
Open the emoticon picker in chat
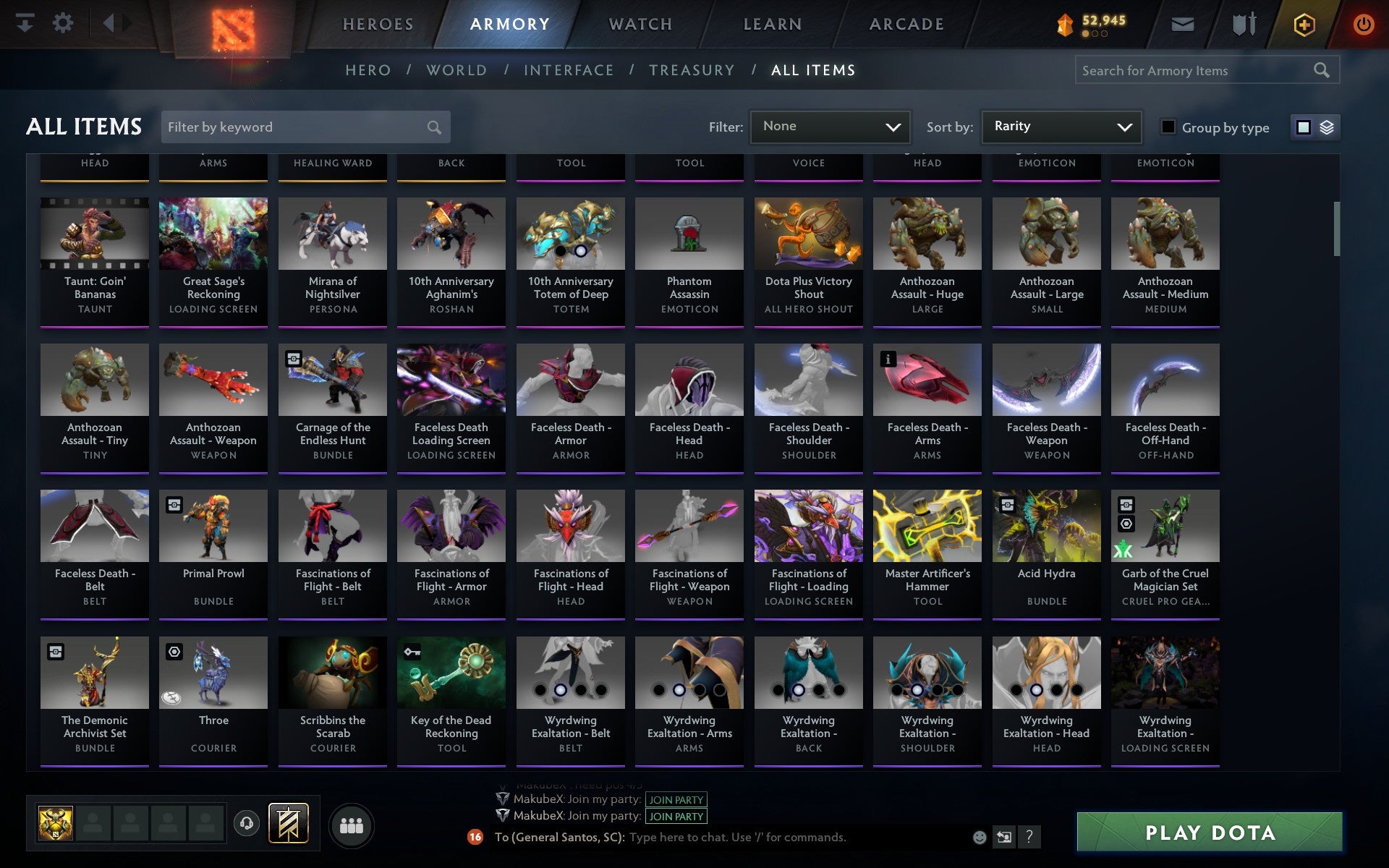pyautogui.click(x=978, y=838)
